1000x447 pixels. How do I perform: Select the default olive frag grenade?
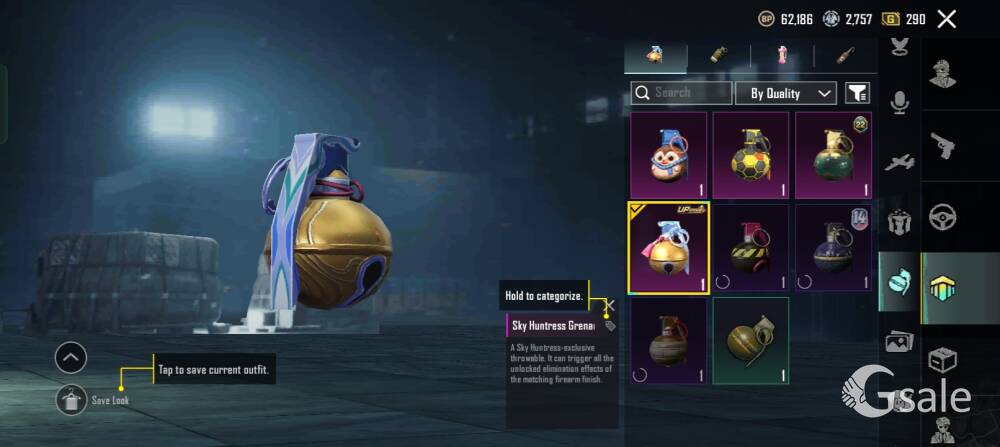click(x=751, y=341)
